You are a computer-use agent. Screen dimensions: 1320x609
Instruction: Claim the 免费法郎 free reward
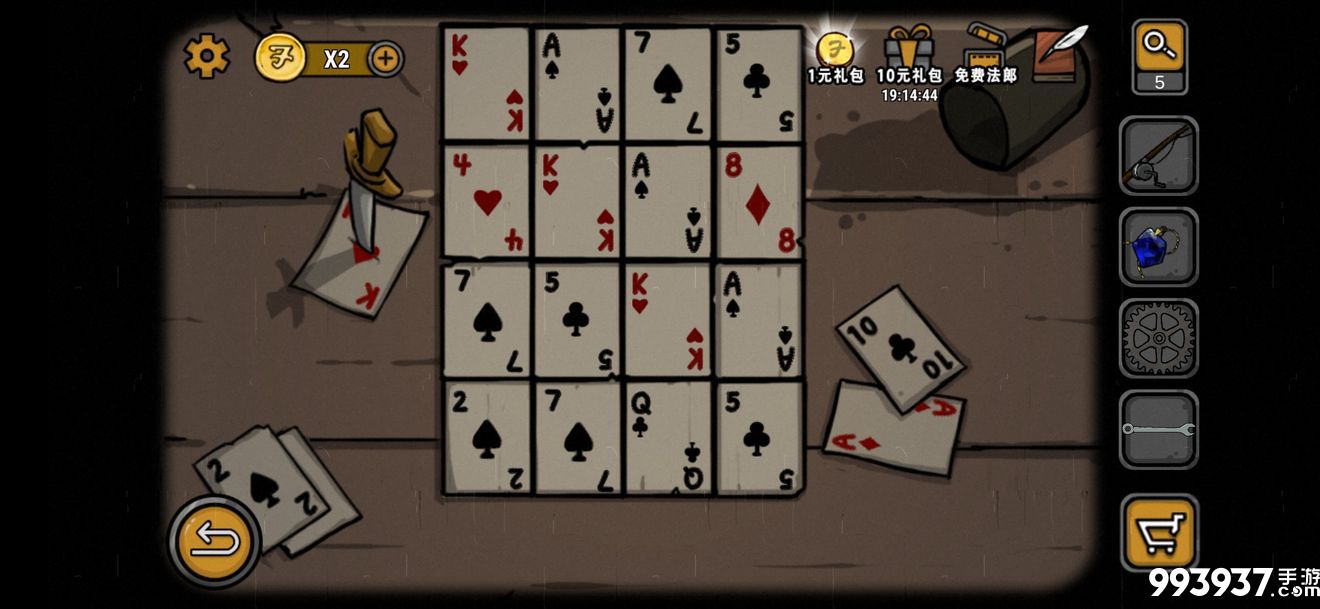point(985,56)
